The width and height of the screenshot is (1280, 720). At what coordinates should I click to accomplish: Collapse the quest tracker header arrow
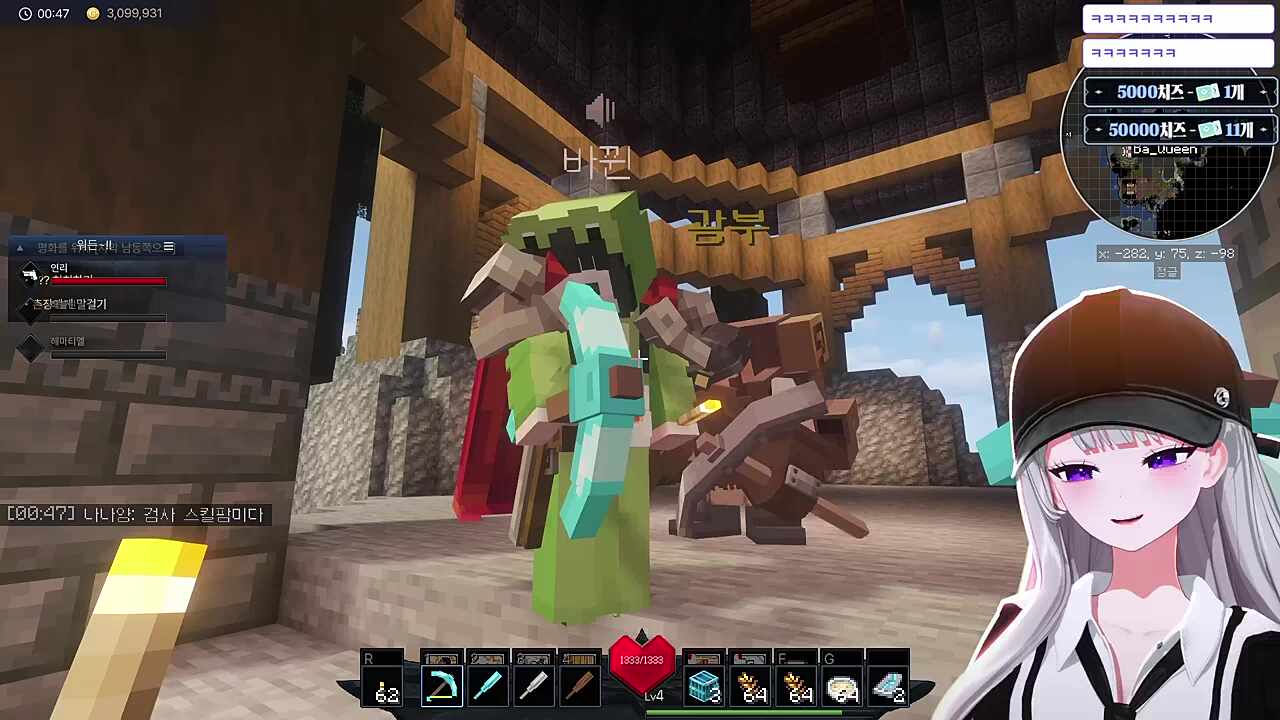point(20,247)
